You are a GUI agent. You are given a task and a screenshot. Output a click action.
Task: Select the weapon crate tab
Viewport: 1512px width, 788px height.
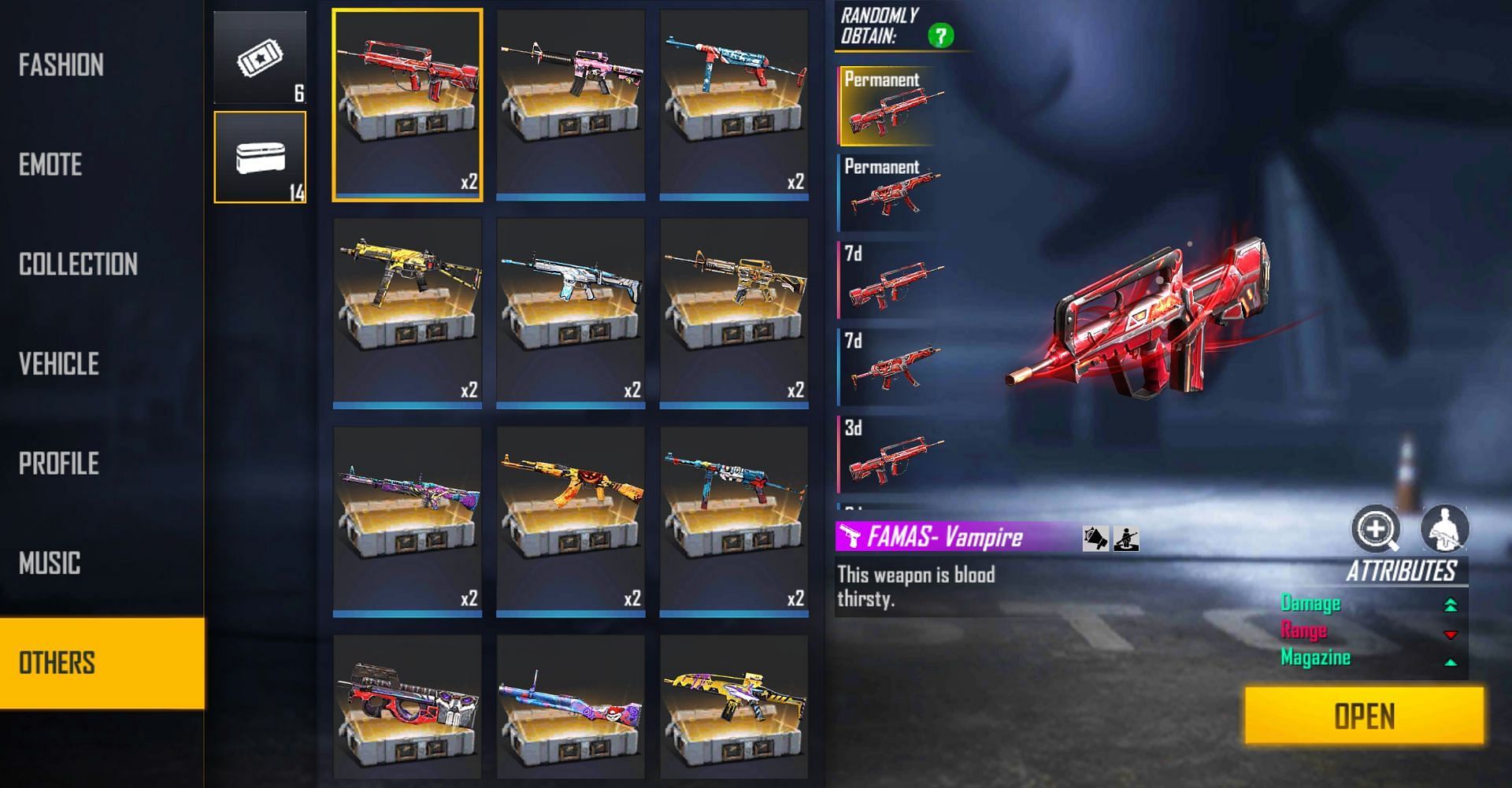click(260, 157)
